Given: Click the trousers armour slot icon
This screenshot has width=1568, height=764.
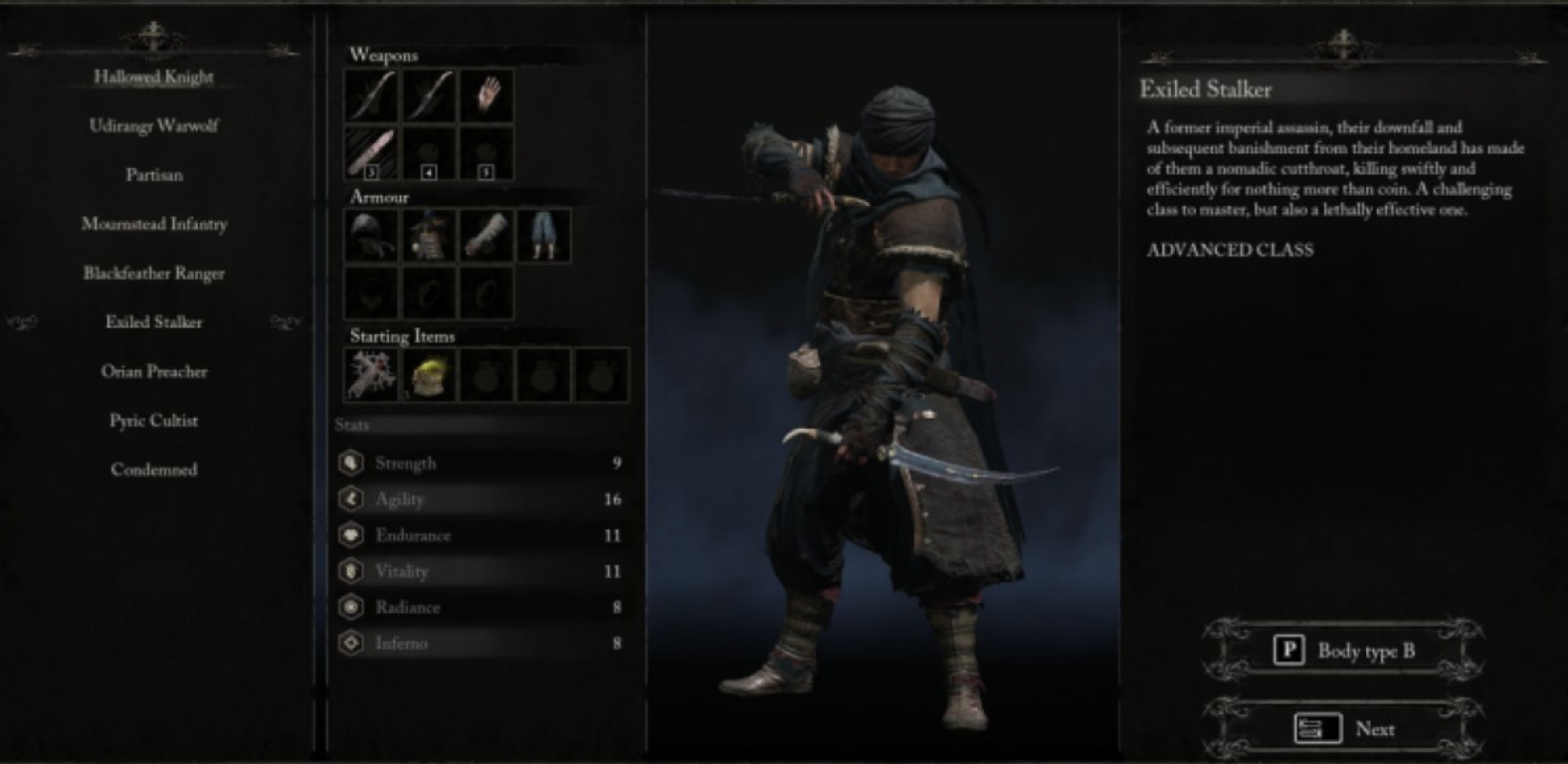Looking at the screenshot, I should 544,237.
